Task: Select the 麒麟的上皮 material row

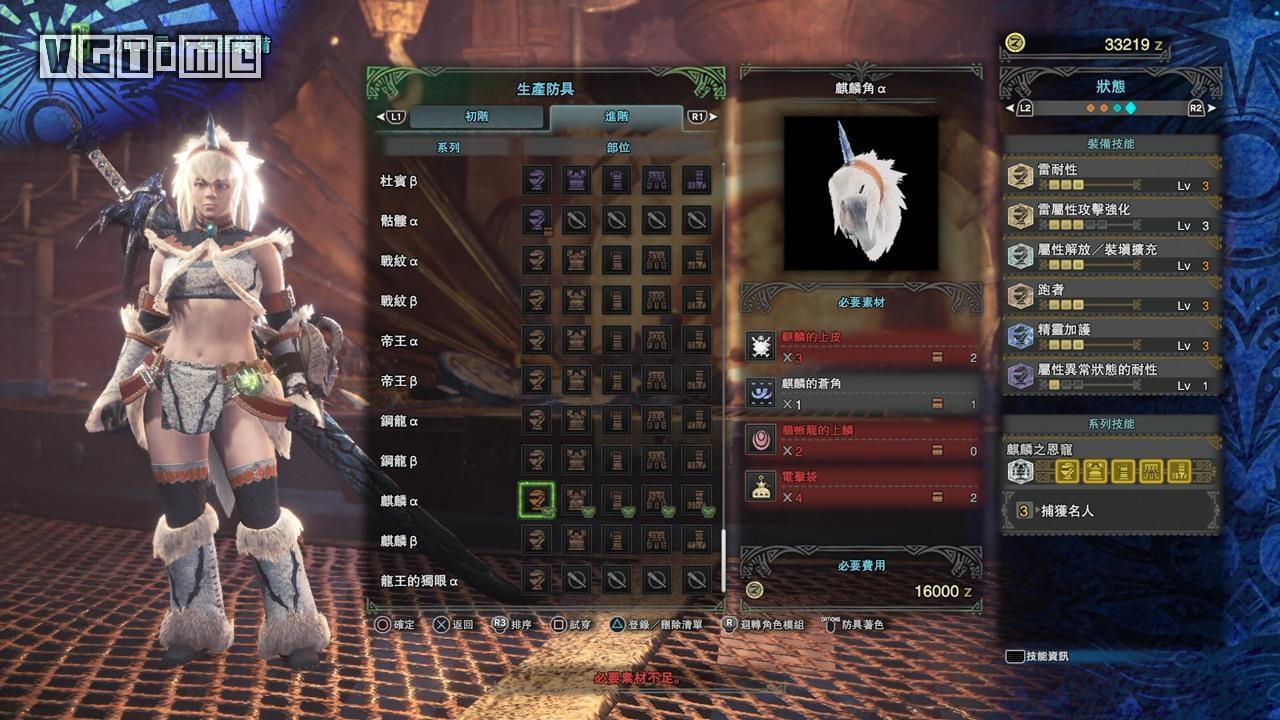Action: pyautogui.click(x=860, y=347)
